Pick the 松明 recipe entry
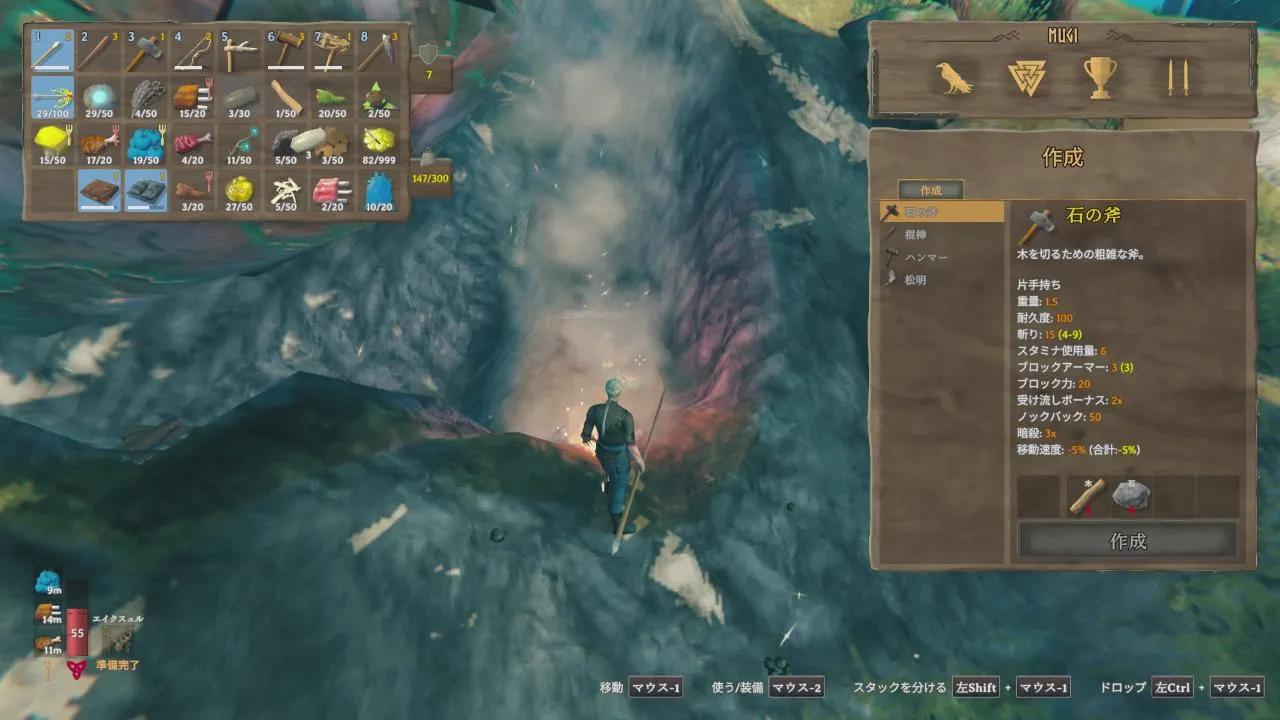 tap(941, 280)
